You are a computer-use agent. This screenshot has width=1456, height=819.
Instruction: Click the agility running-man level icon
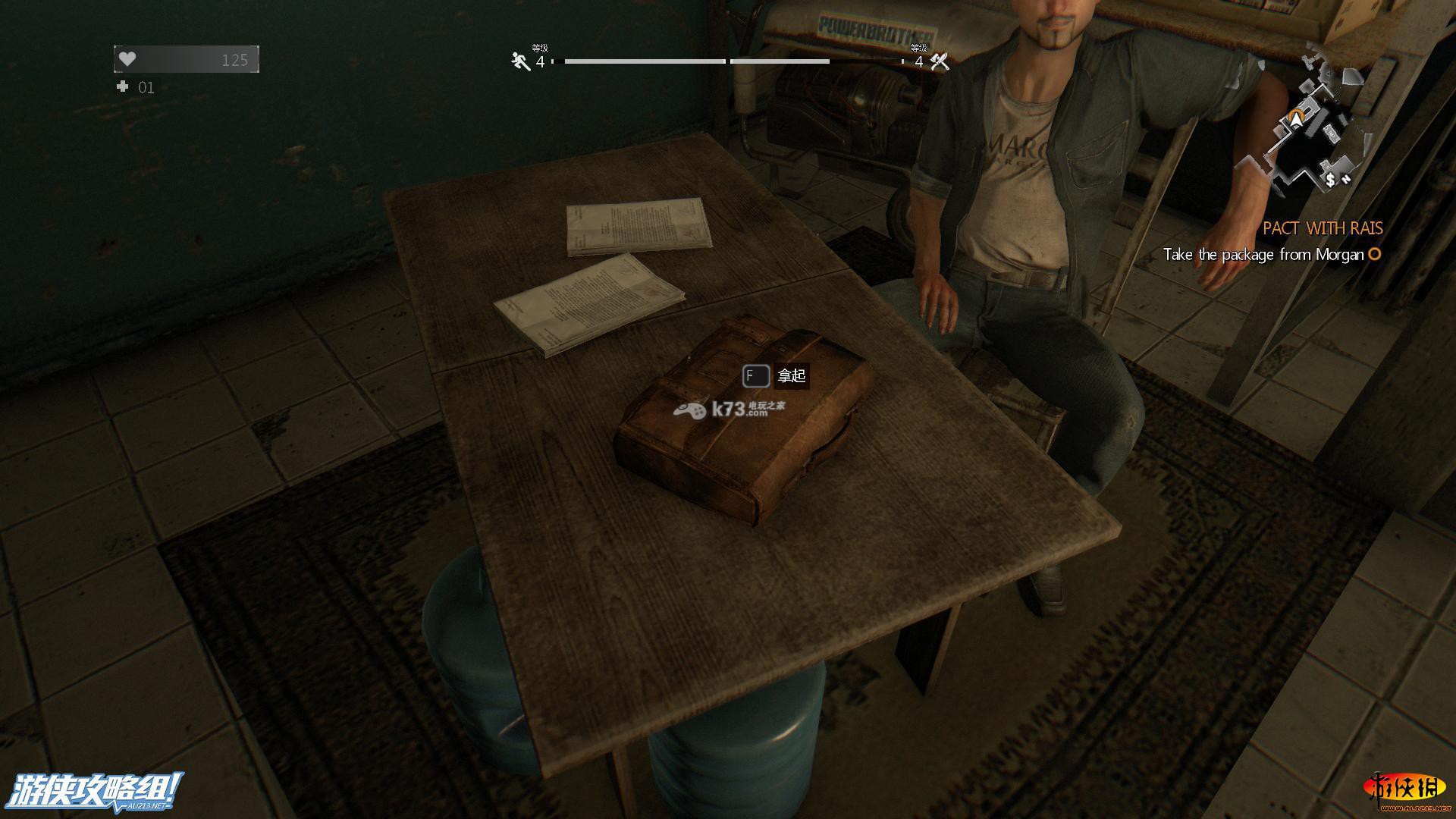point(520,61)
